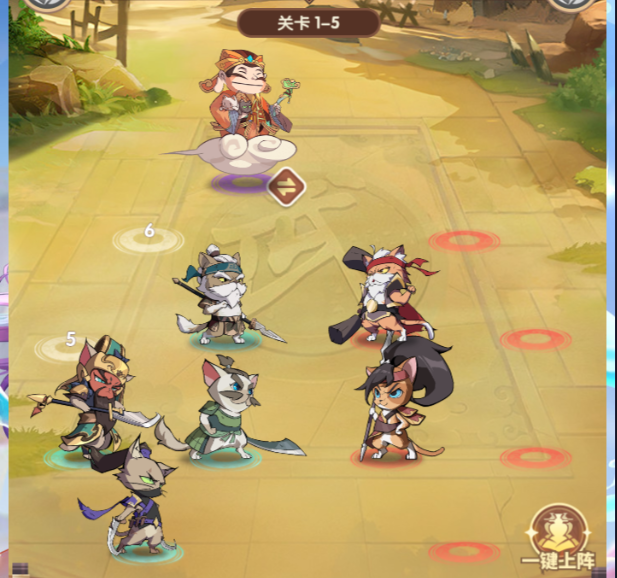This screenshot has width=617, height=578.
Task: Select the empty formation slot numbered 5
Action: pyautogui.click(x=66, y=346)
